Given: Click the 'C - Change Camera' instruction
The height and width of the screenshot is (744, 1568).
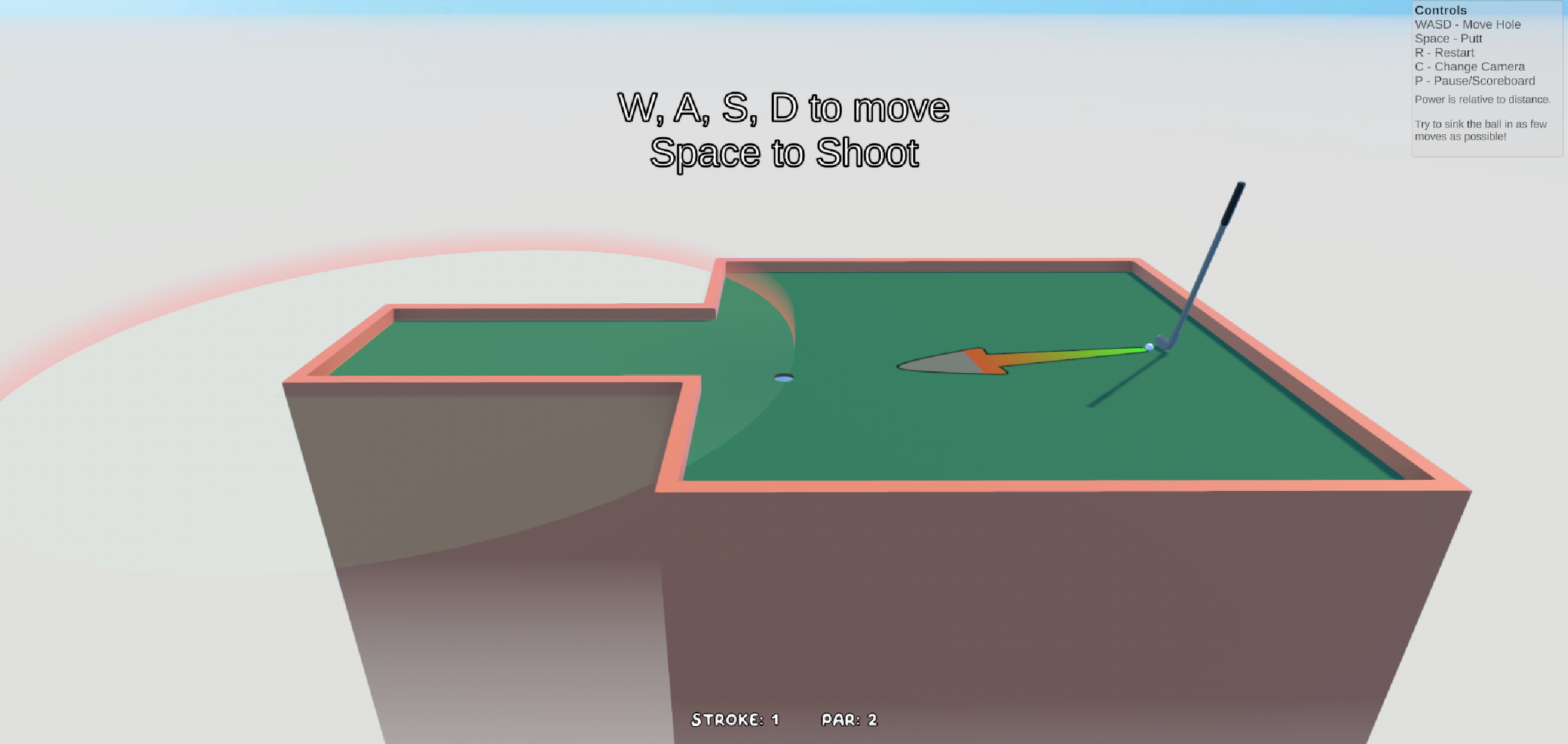Looking at the screenshot, I should (x=1470, y=66).
